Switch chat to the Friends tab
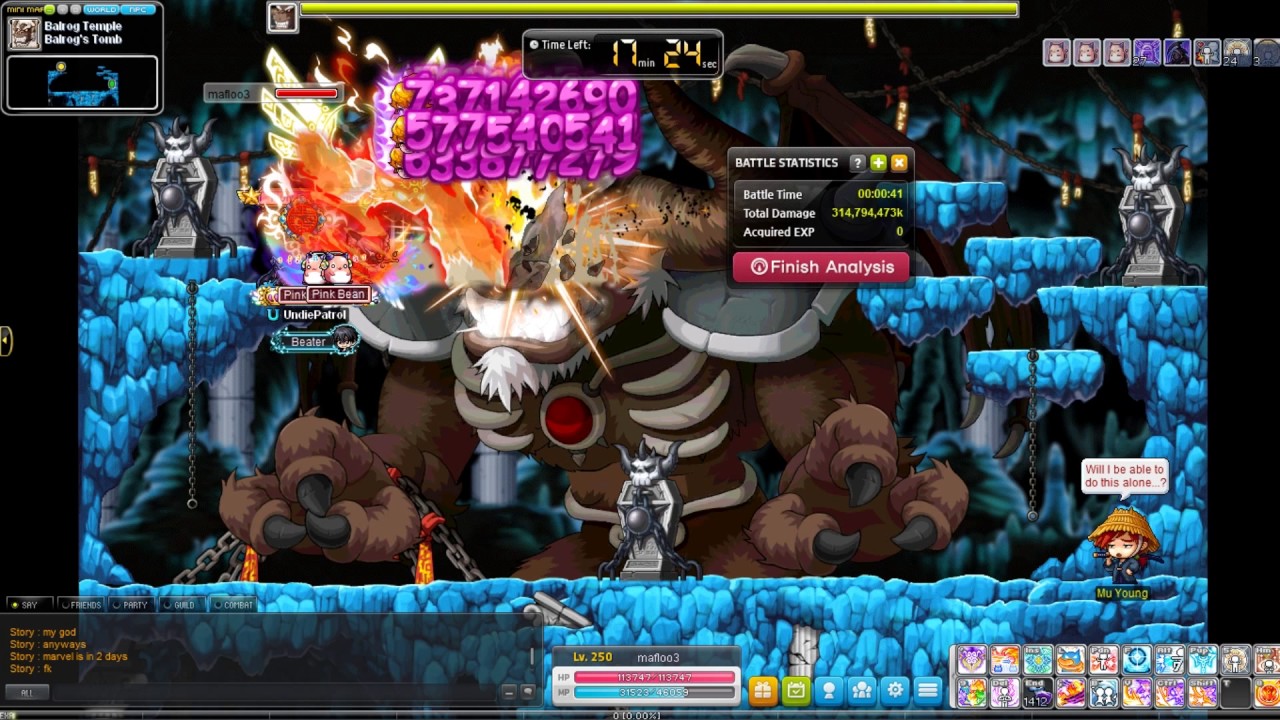Viewport: 1280px width, 720px height. (81, 605)
